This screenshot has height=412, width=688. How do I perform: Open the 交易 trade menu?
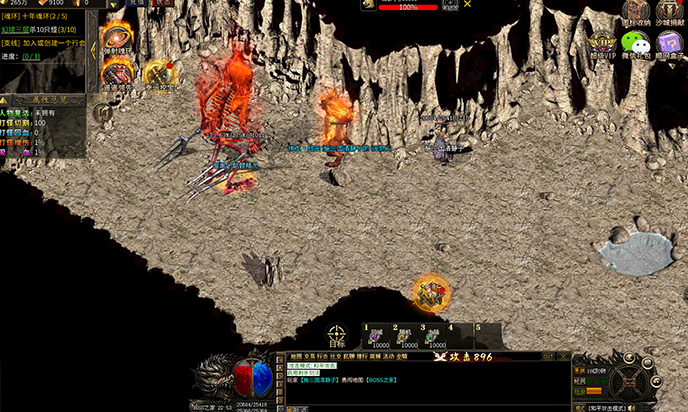(311, 356)
